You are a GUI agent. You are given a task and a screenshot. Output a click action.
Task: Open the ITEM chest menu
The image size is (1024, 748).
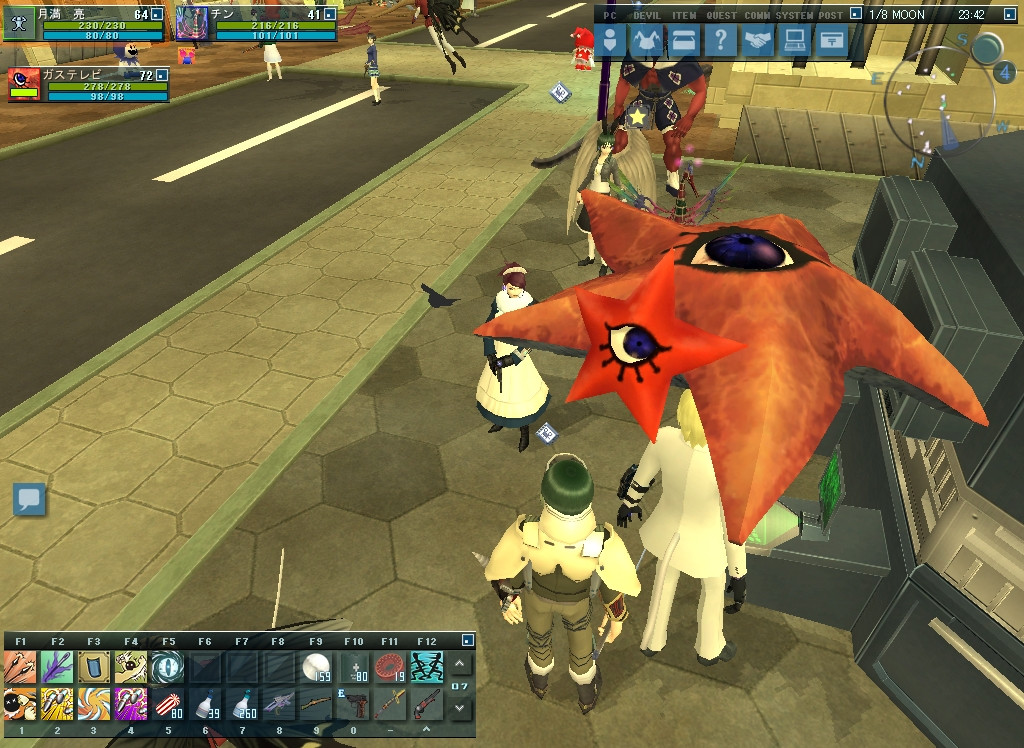(684, 41)
